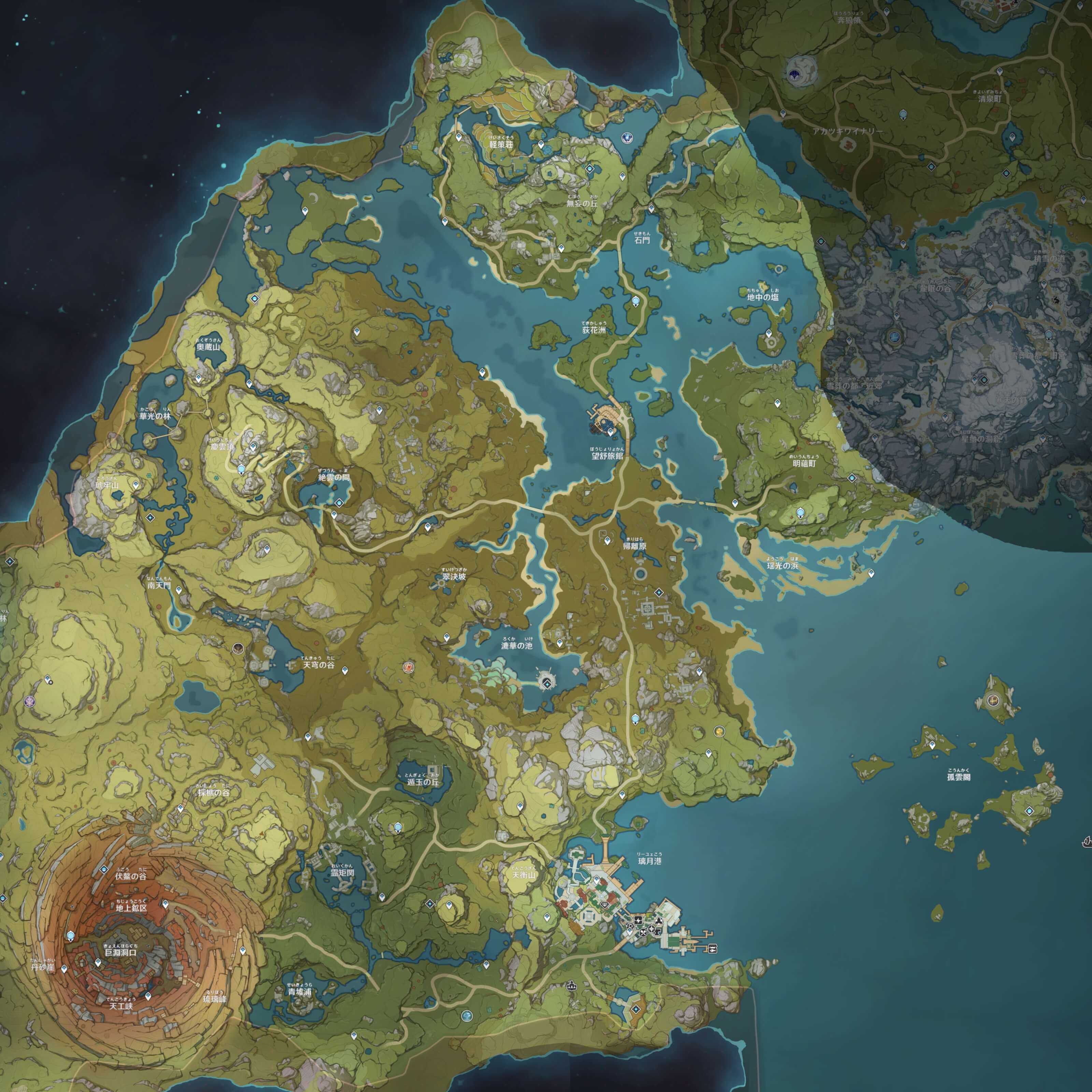This screenshot has height=1092, width=1092.
Task: Teleport to the waypoint at 望舒旅館
Action: pyautogui.click(x=610, y=432)
